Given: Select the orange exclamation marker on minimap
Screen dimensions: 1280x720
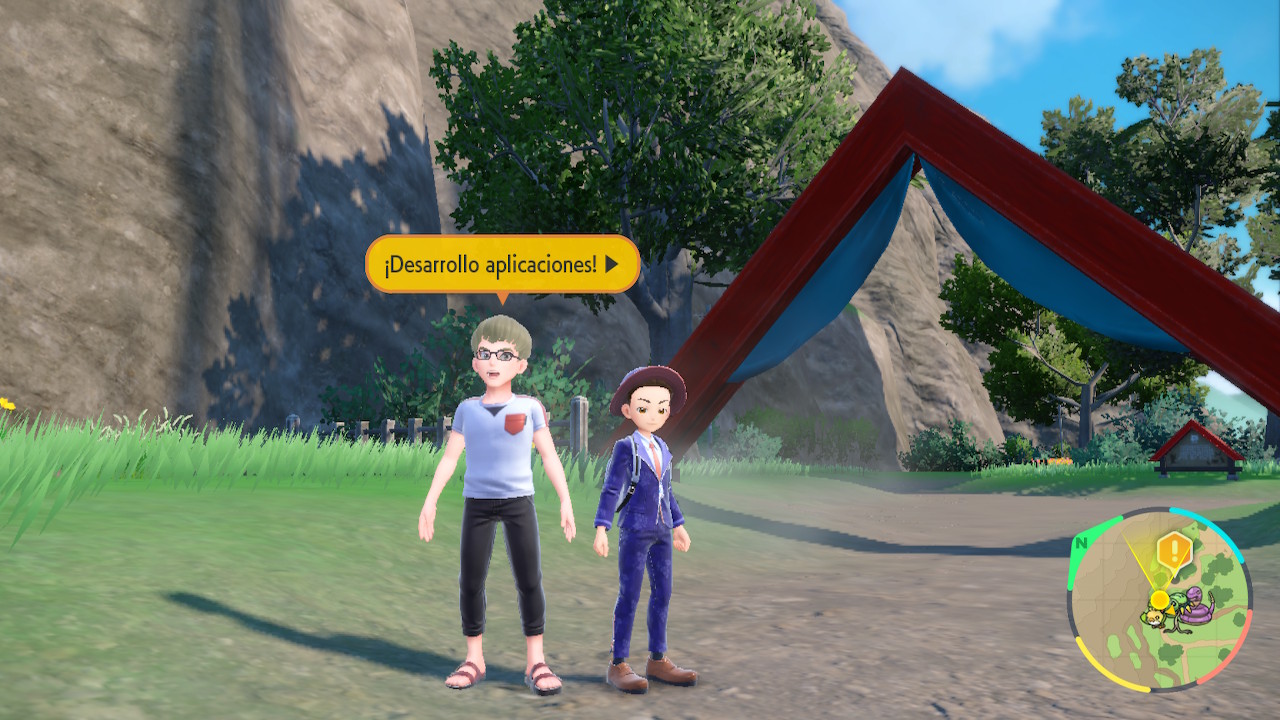Looking at the screenshot, I should (1173, 549).
